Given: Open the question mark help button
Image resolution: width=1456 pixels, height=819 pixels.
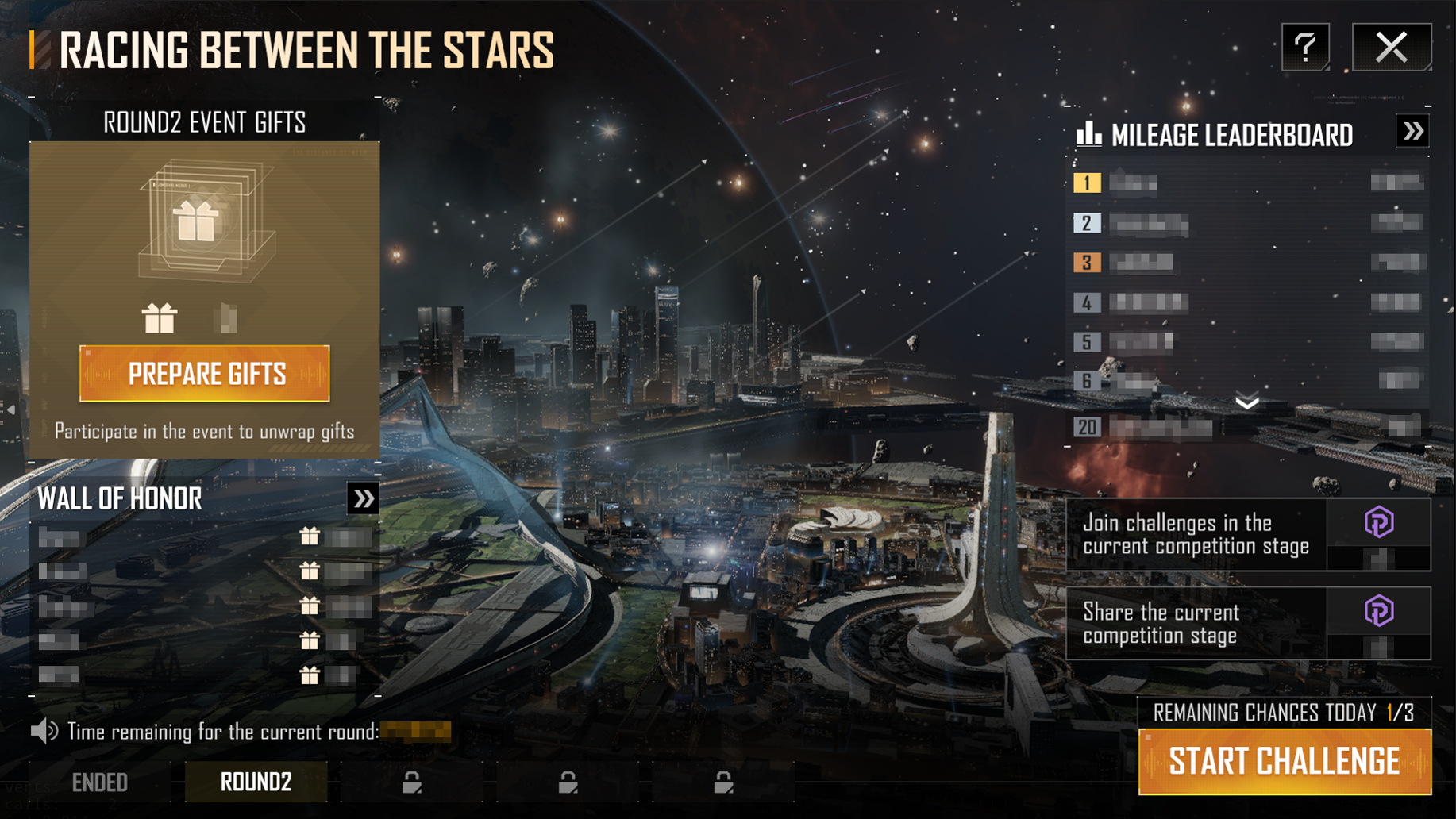Looking at the screenshot, I should pos(1305,48).
